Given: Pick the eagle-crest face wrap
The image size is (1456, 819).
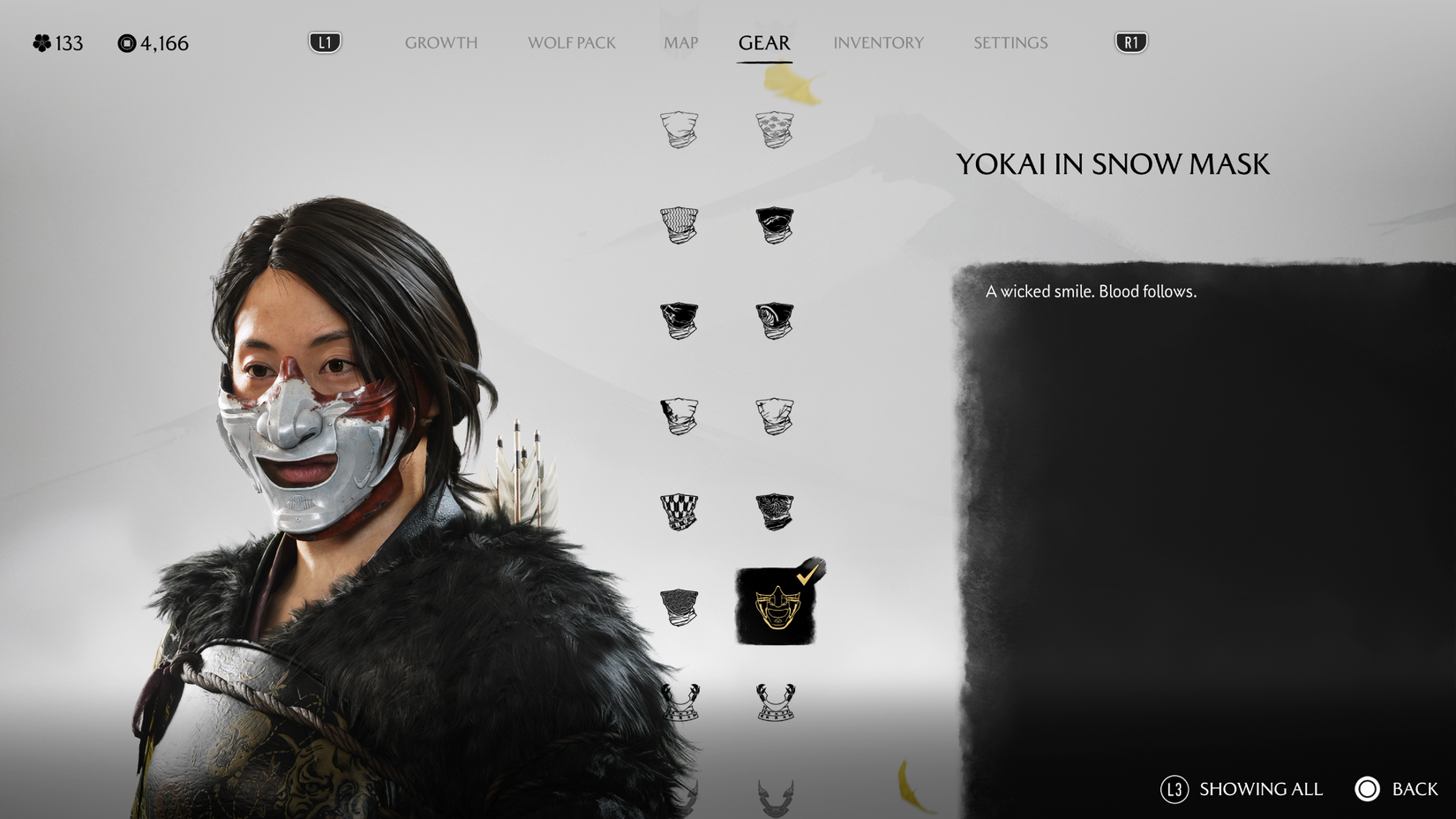Looking at the screenshot, I should pos(777,512).
